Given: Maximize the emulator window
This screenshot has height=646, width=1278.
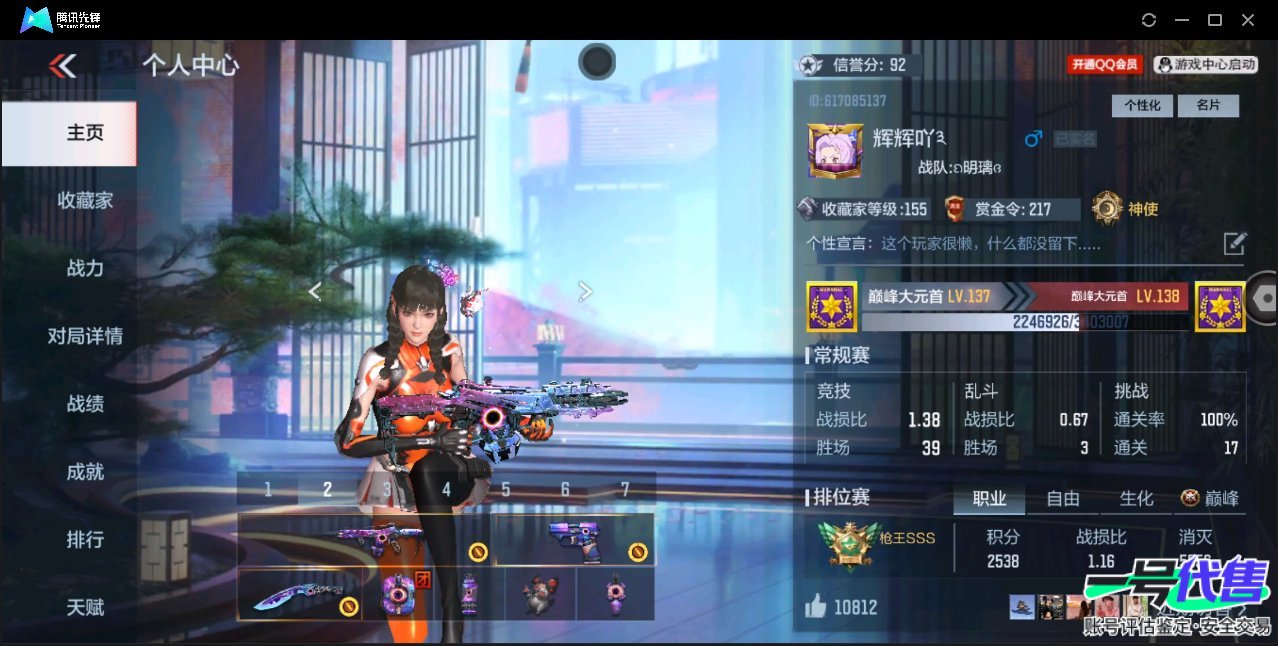Looking at the screenshot, I should (x=1215, y=20).
